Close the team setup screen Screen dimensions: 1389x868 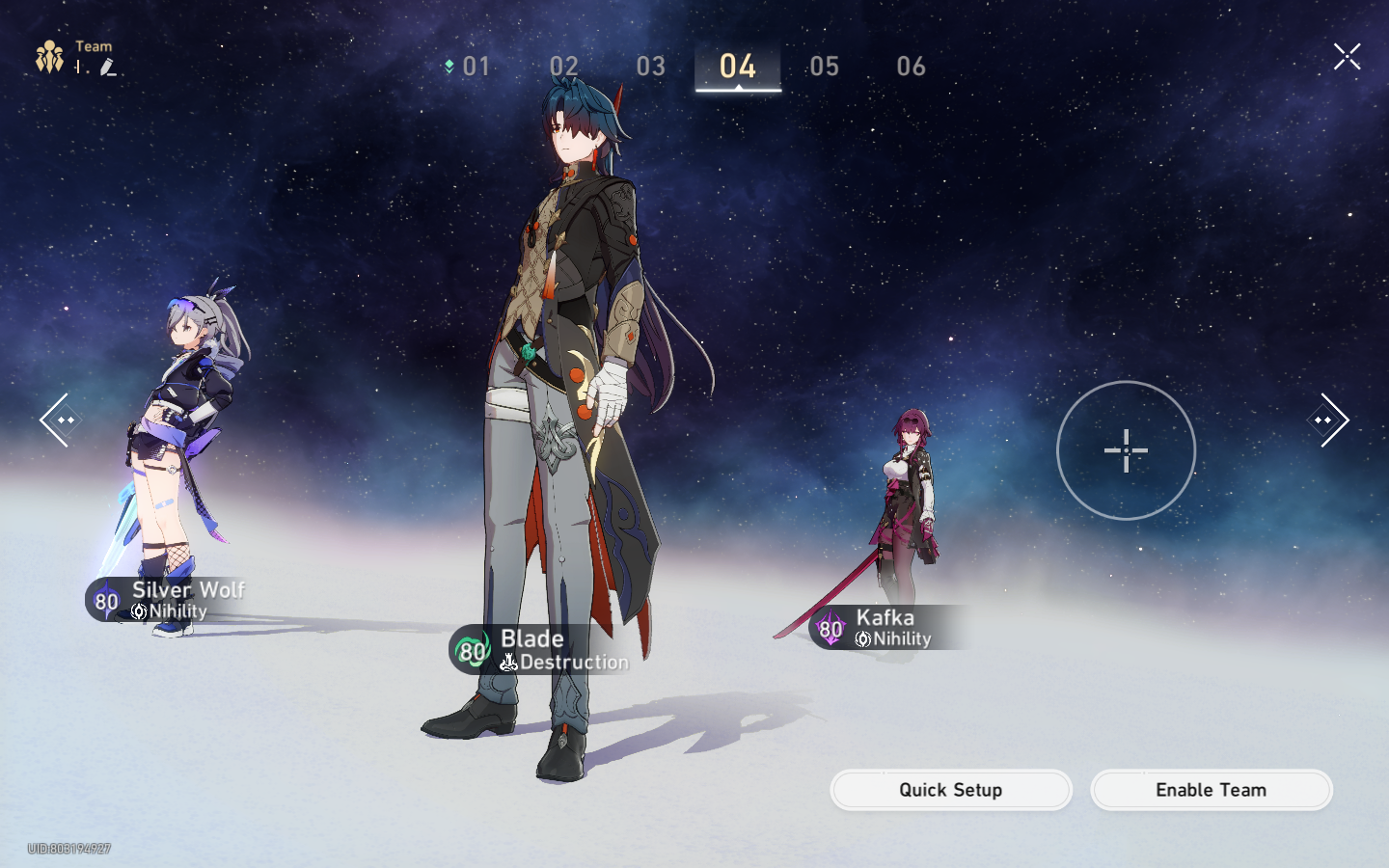point(1347,55)
